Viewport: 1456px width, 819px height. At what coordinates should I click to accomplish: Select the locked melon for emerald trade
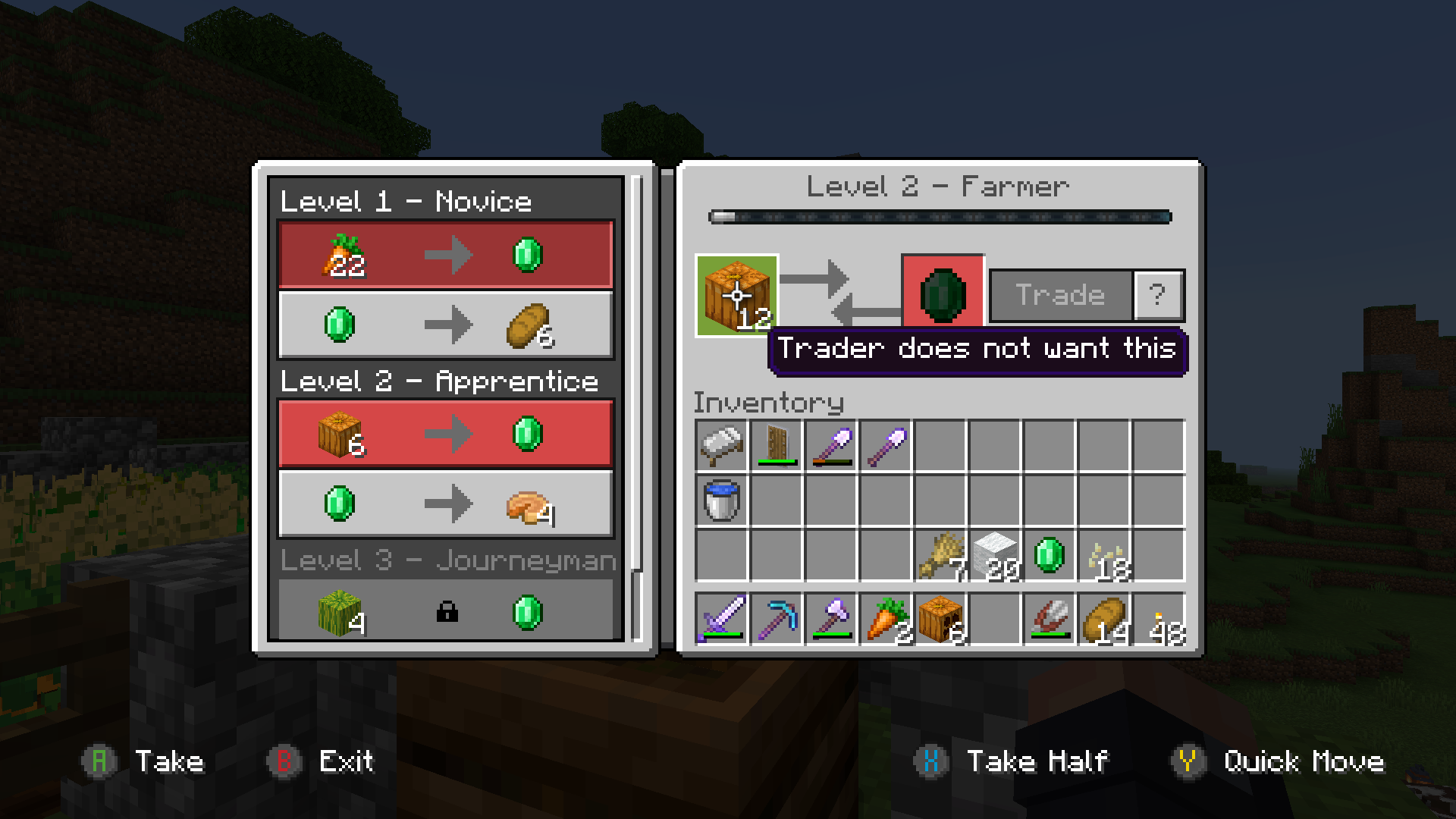tap(445, 610)
